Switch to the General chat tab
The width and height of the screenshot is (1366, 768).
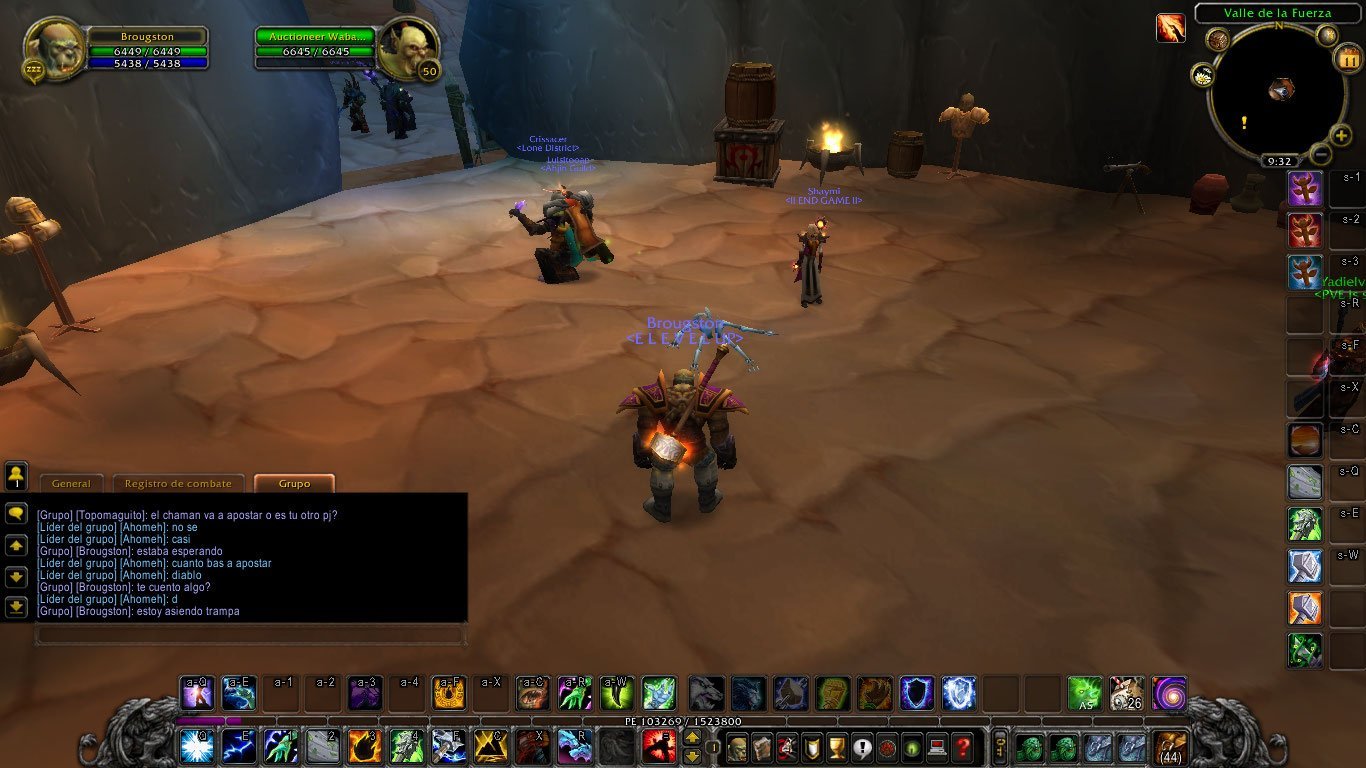71,484
